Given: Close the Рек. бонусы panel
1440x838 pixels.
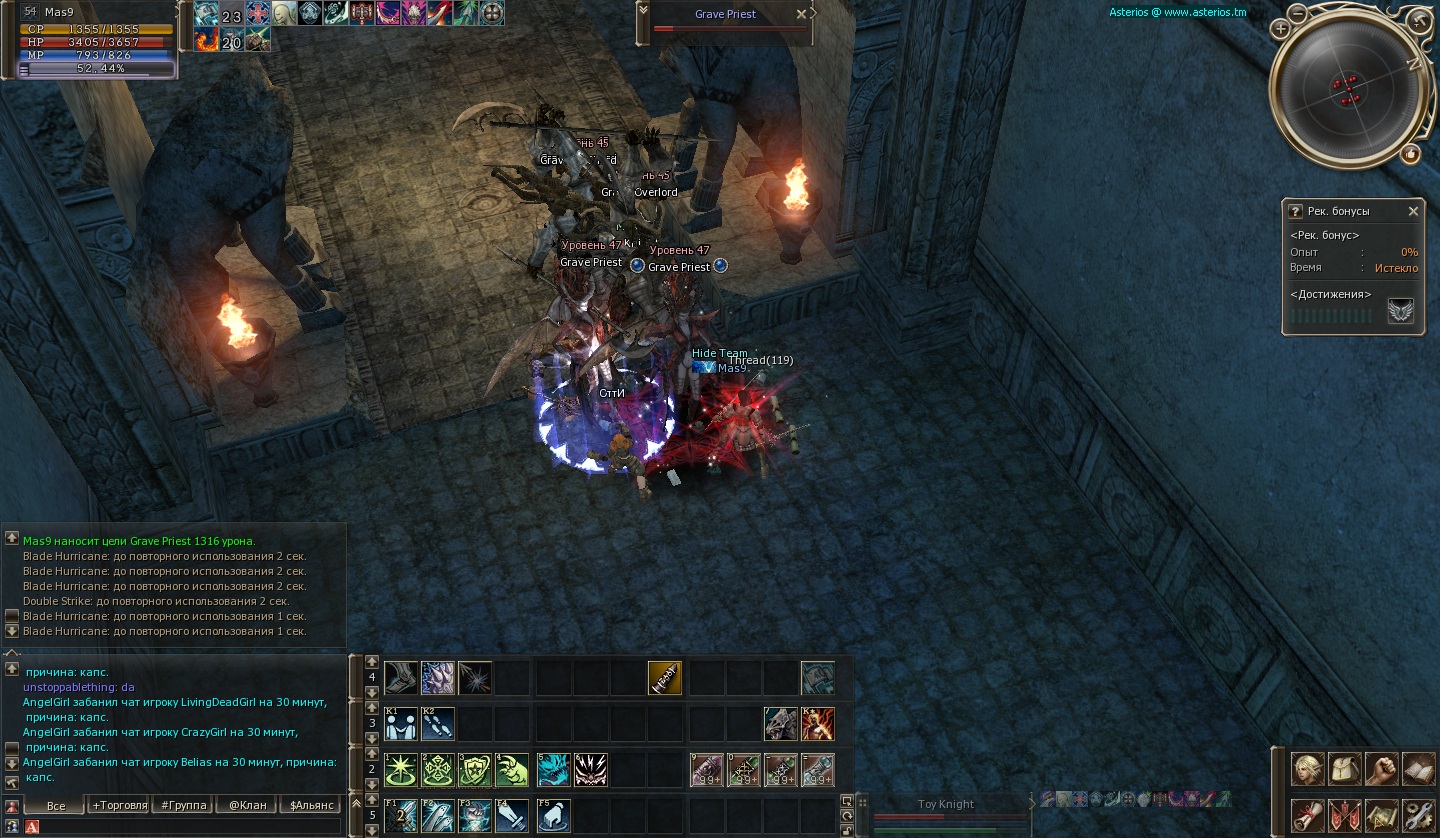Looking at the screenshot, I should click(1413, 211).
